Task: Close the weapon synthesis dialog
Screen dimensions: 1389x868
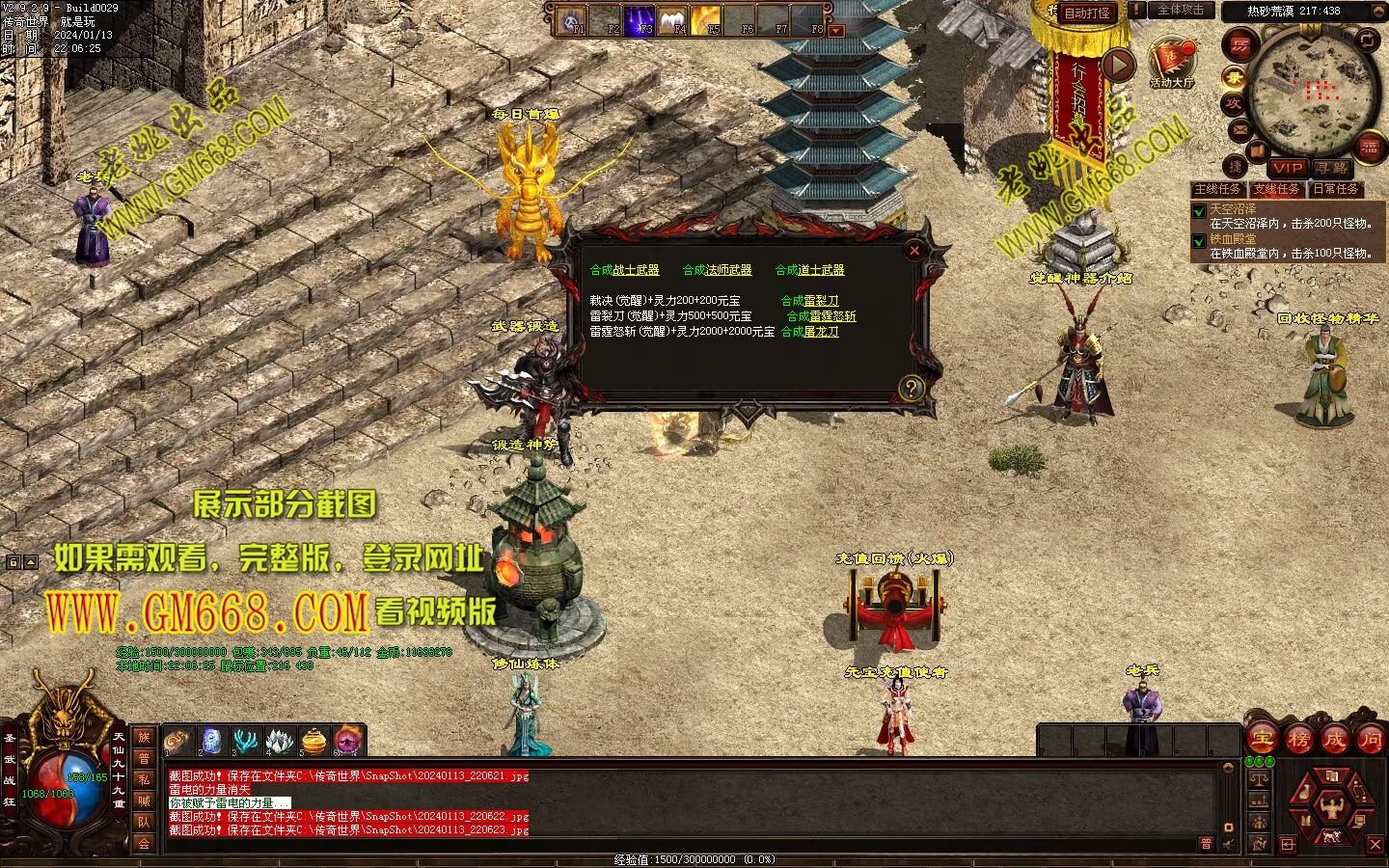Action: point(914,251)
